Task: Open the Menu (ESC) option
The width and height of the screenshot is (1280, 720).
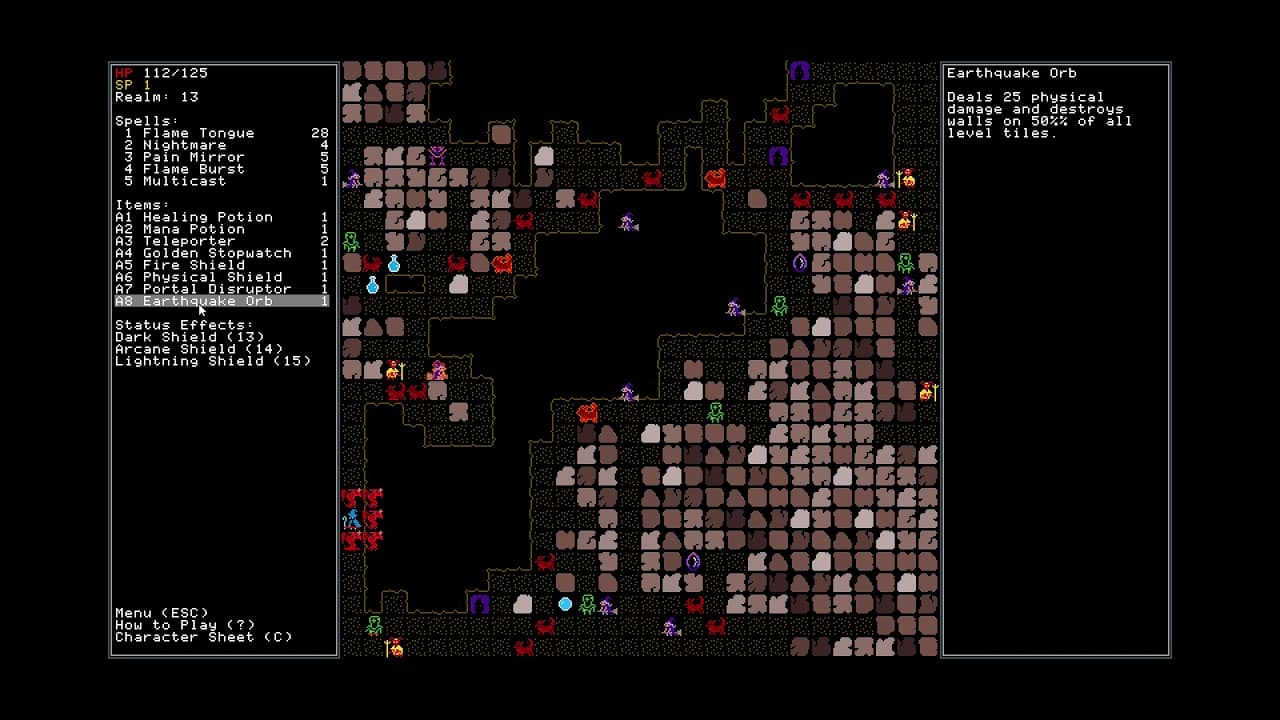Action: (x=162, y=613)
